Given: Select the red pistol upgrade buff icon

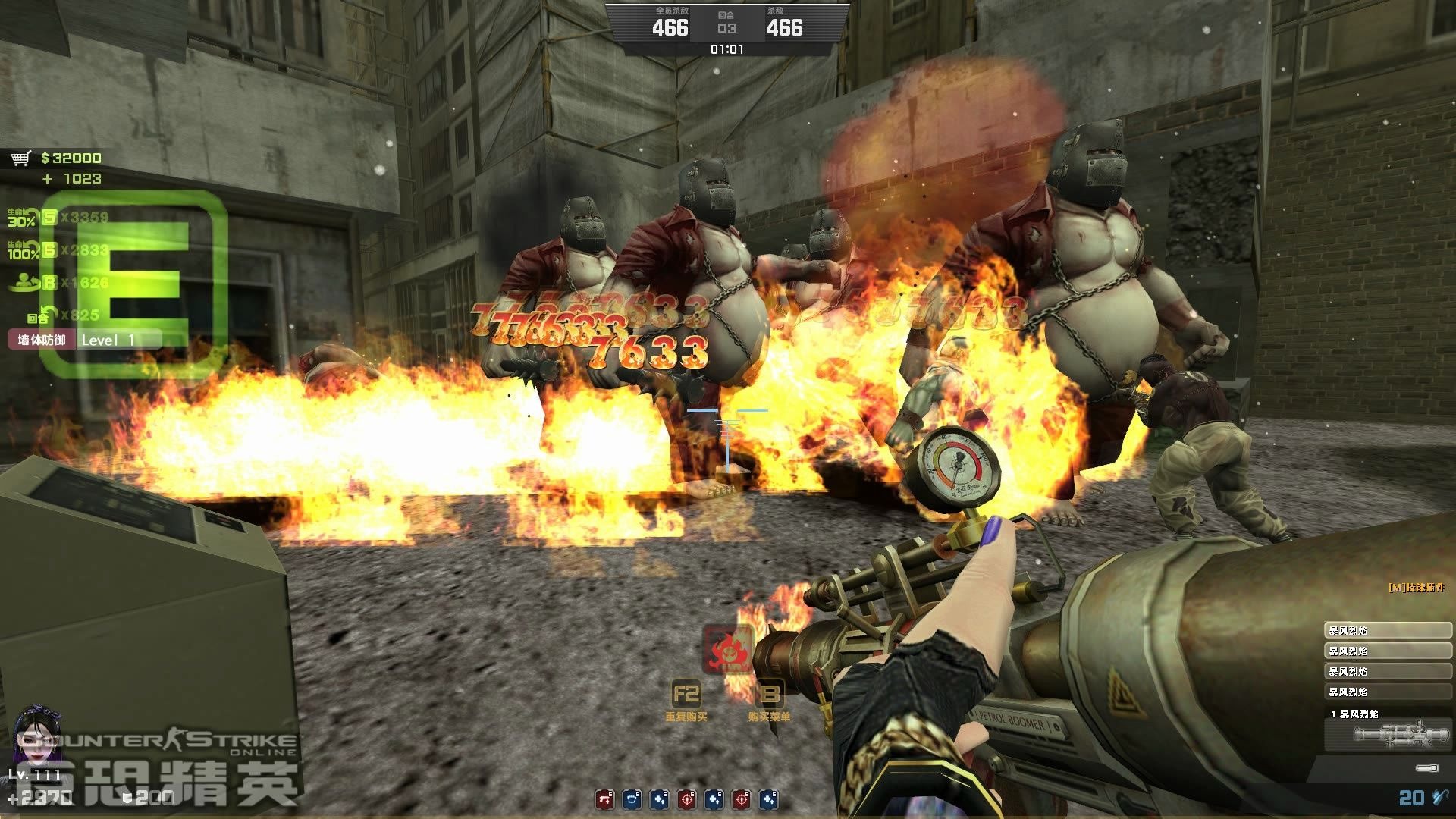Looking at the screenshot, I should click(x=604, y=799).
